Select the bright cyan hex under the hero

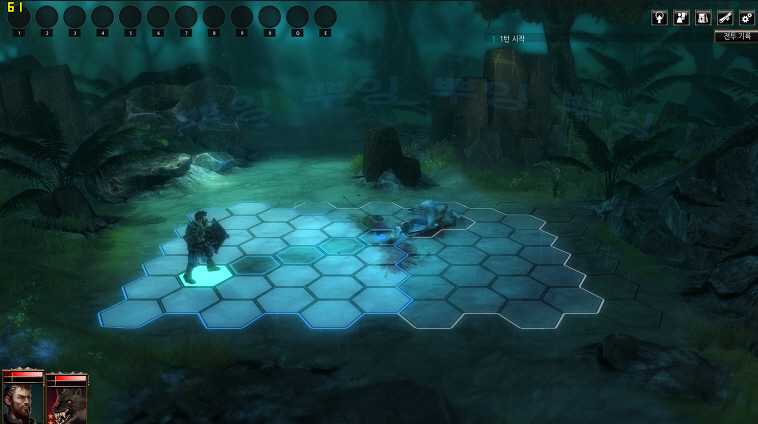tap(204, 273)
